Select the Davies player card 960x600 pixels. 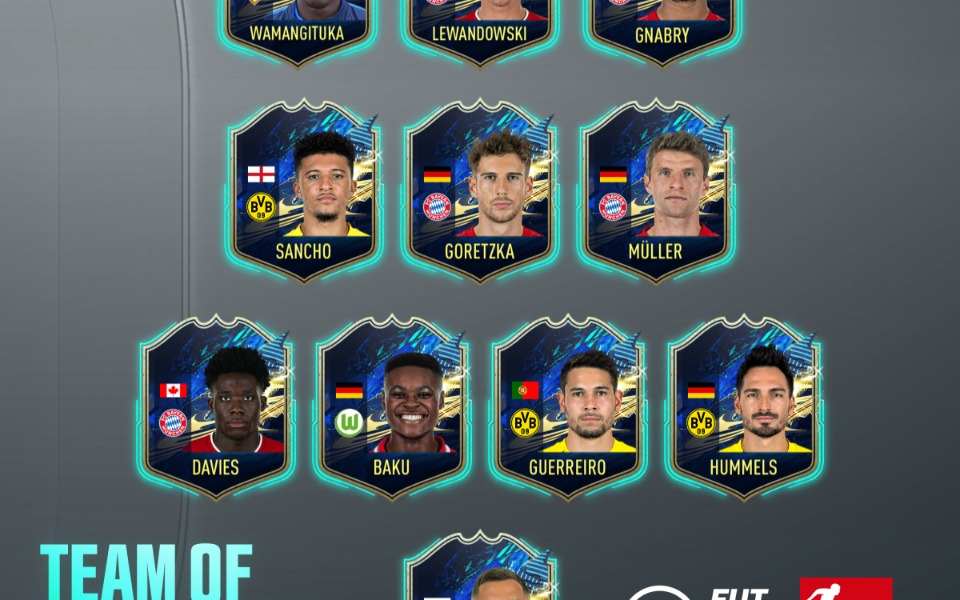217,405
